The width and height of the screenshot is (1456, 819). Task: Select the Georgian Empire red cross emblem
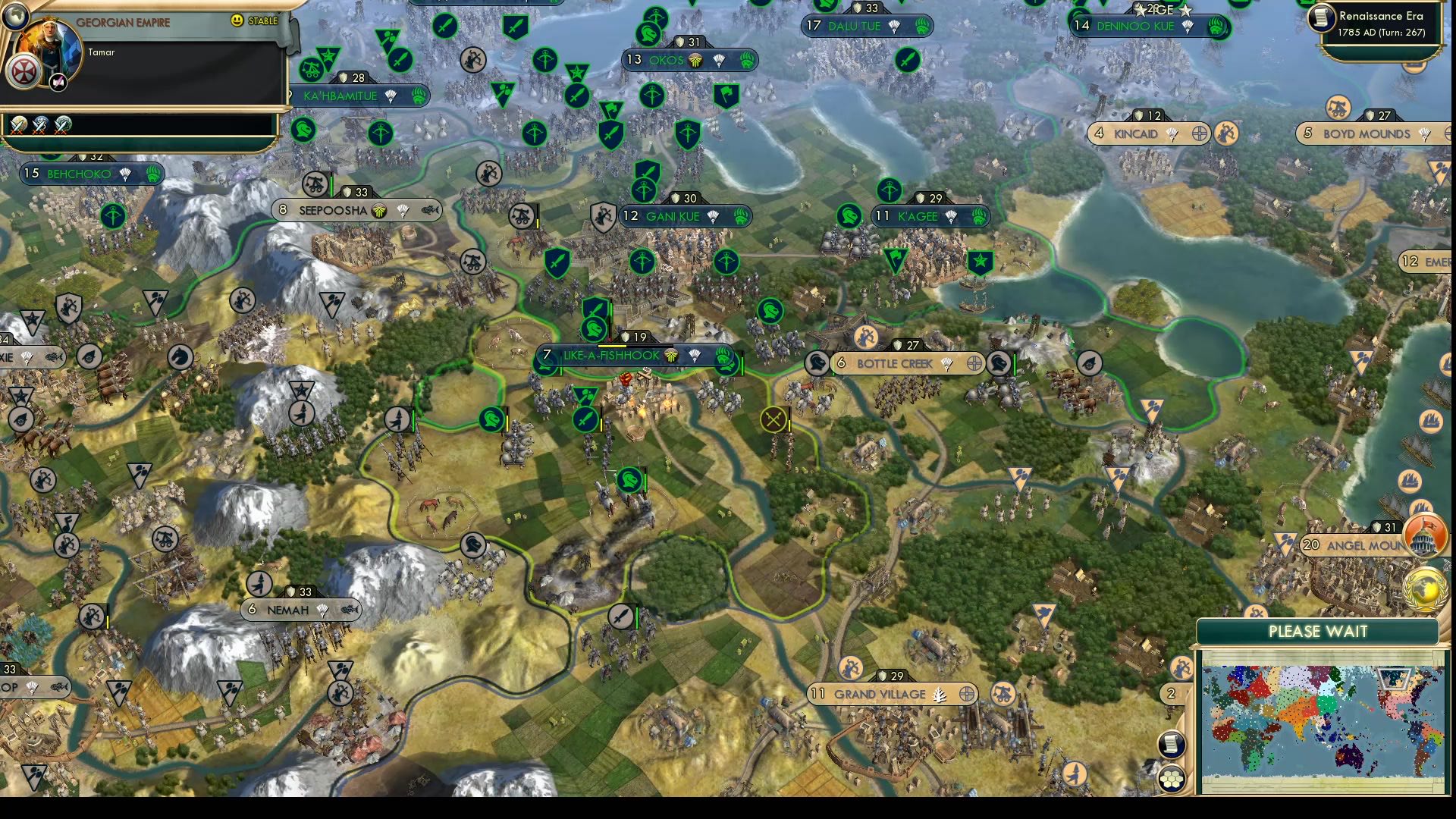[24, 71]
